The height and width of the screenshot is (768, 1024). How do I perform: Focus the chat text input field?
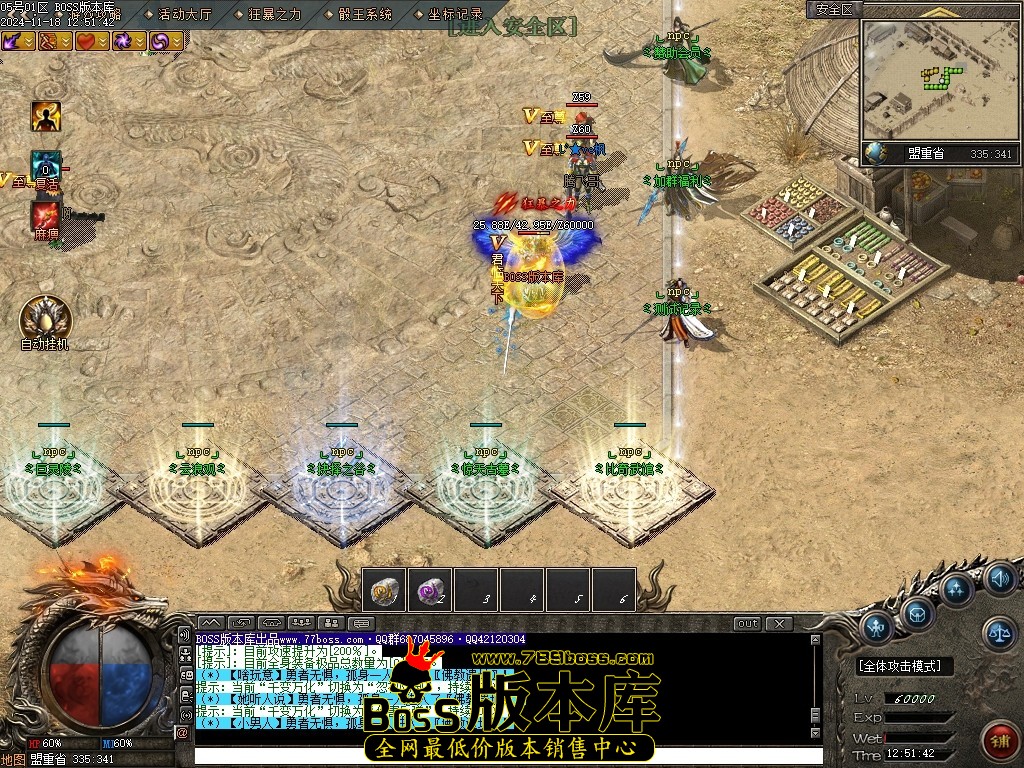tap(500, 756)
